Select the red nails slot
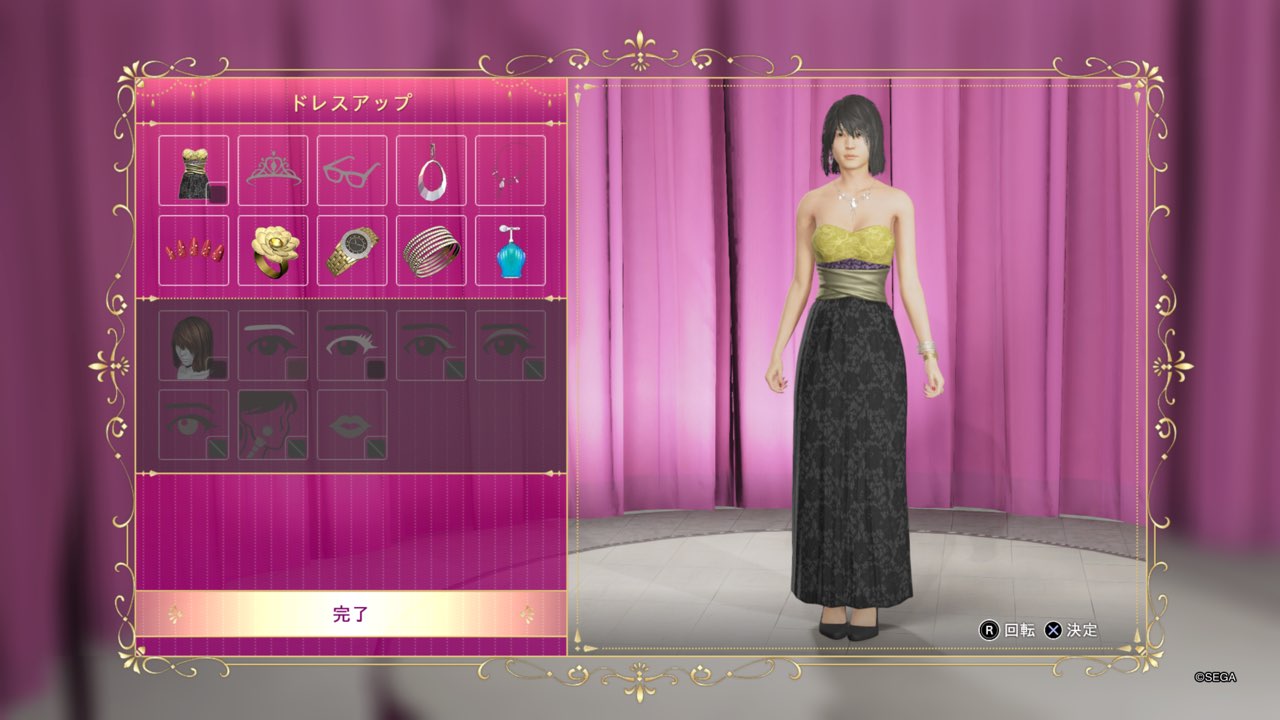Screen dimensions: 1280x720 [193, 251]
